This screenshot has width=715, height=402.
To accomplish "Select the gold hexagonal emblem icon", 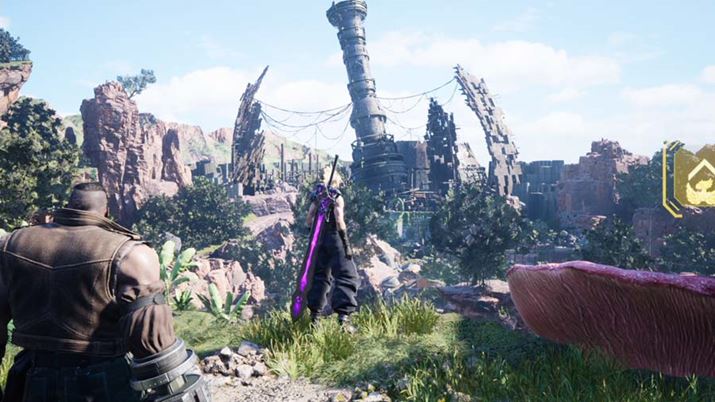I will coord(694,175).
